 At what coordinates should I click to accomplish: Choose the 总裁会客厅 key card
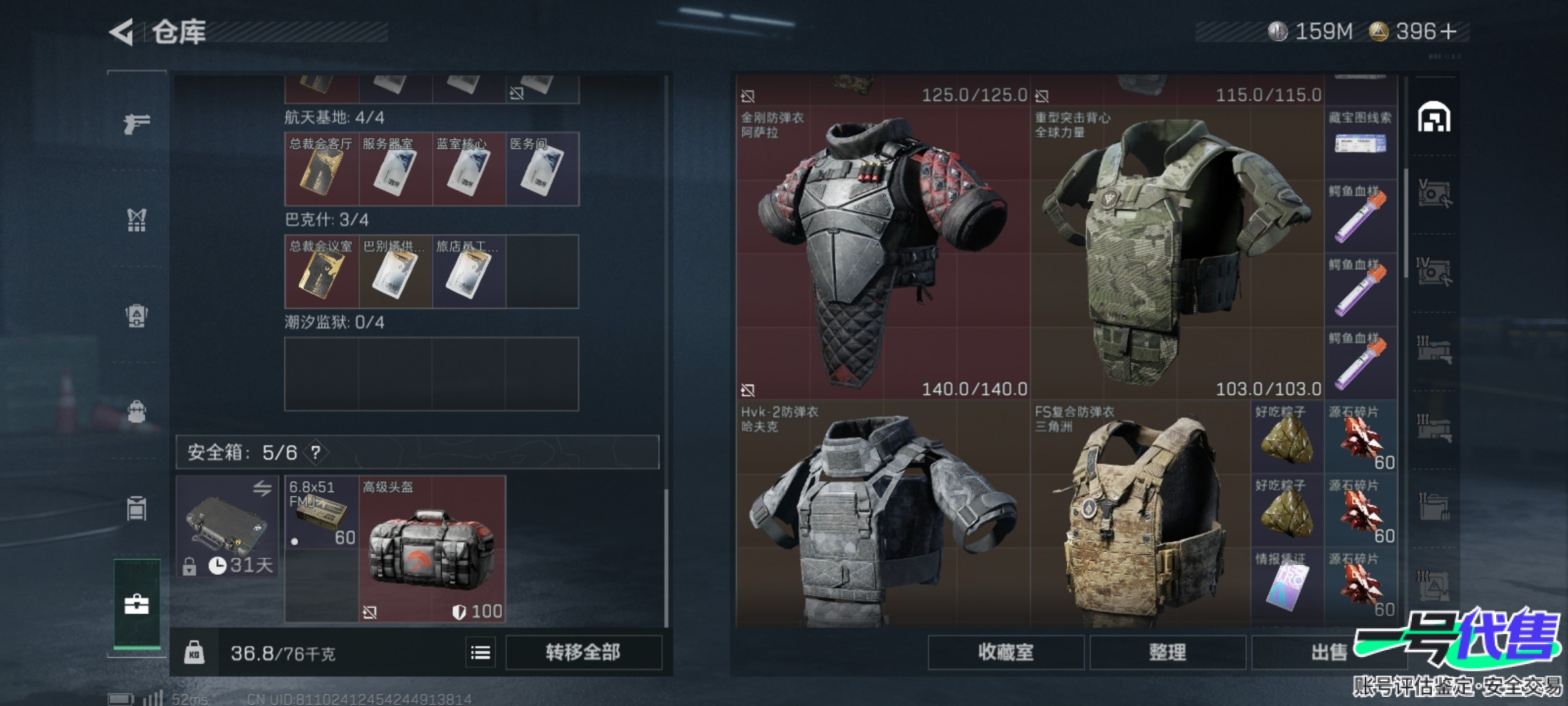click(321, 169)
